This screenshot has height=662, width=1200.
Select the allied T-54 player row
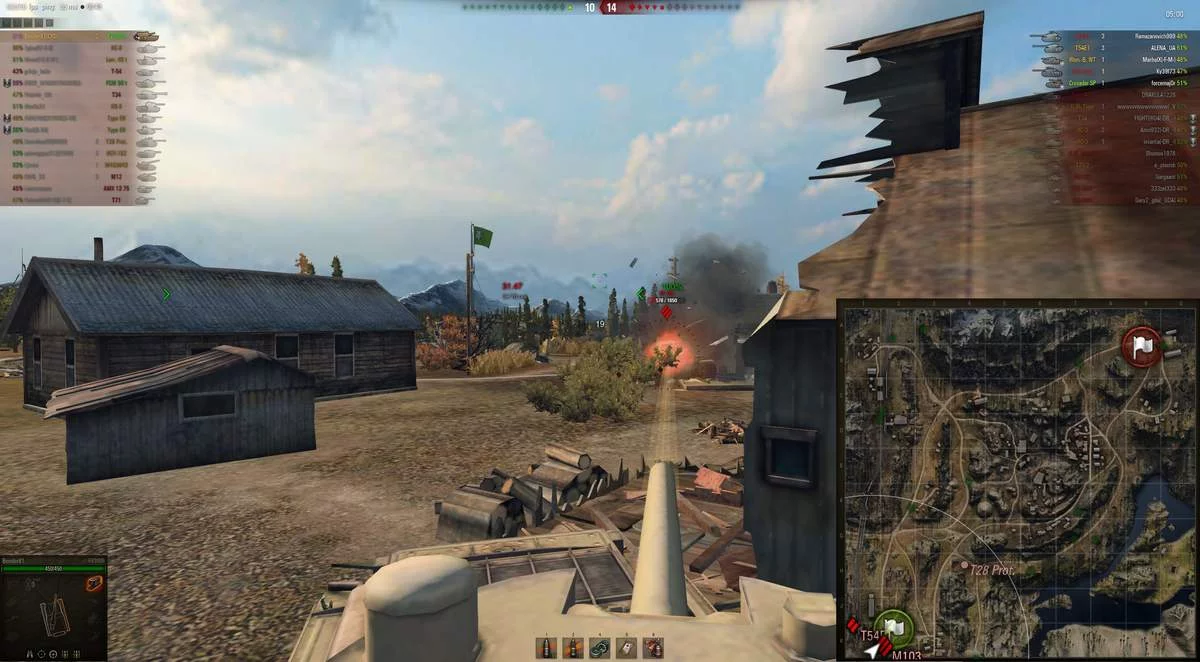point(80,71)
